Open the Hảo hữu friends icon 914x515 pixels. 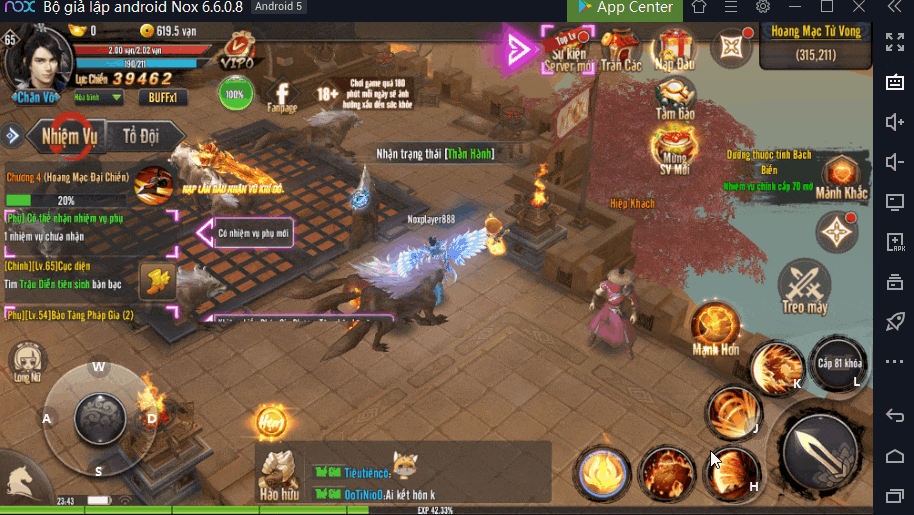coord(279,473)
